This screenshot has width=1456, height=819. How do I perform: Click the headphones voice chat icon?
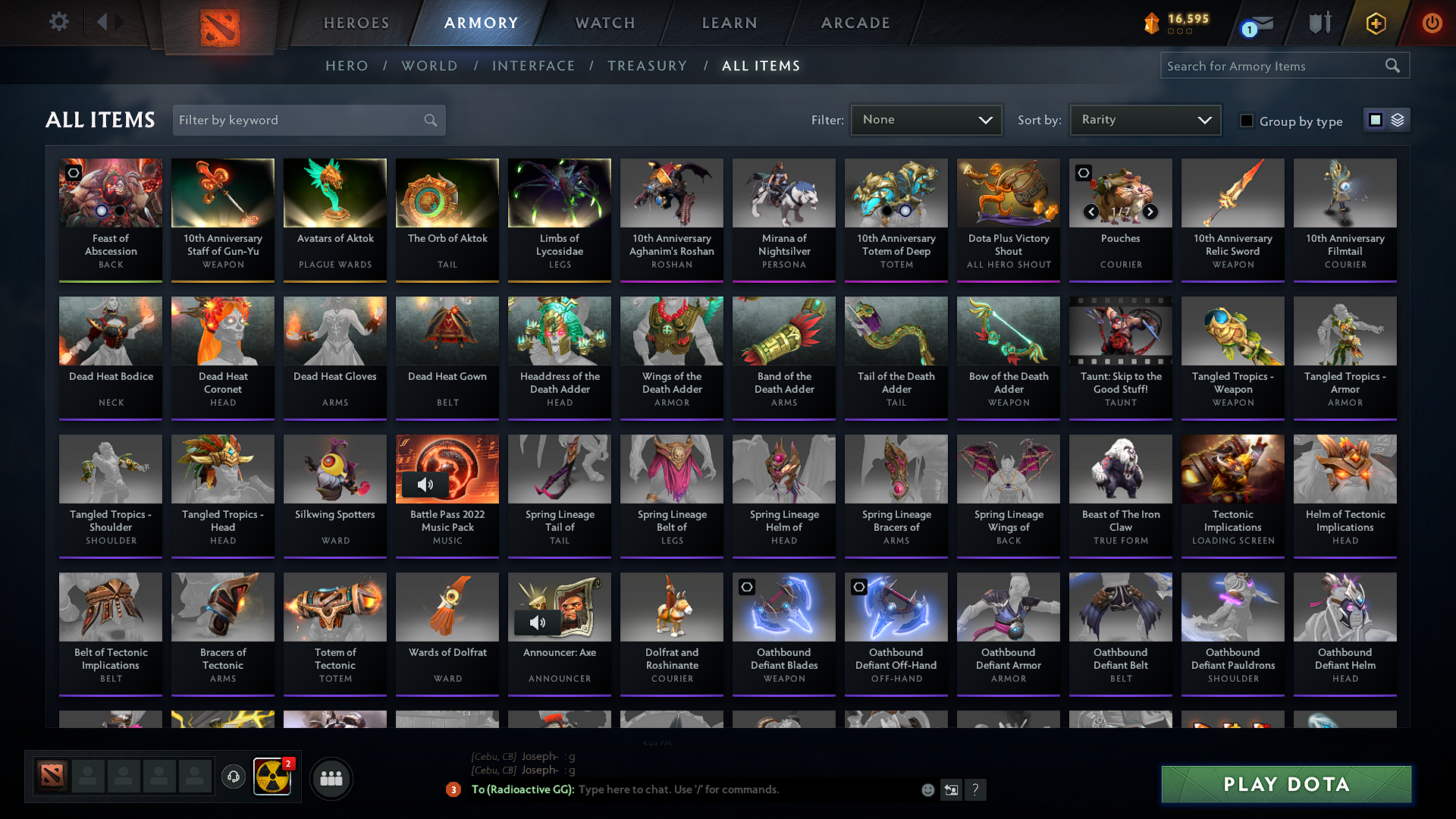tap(234, 778)
